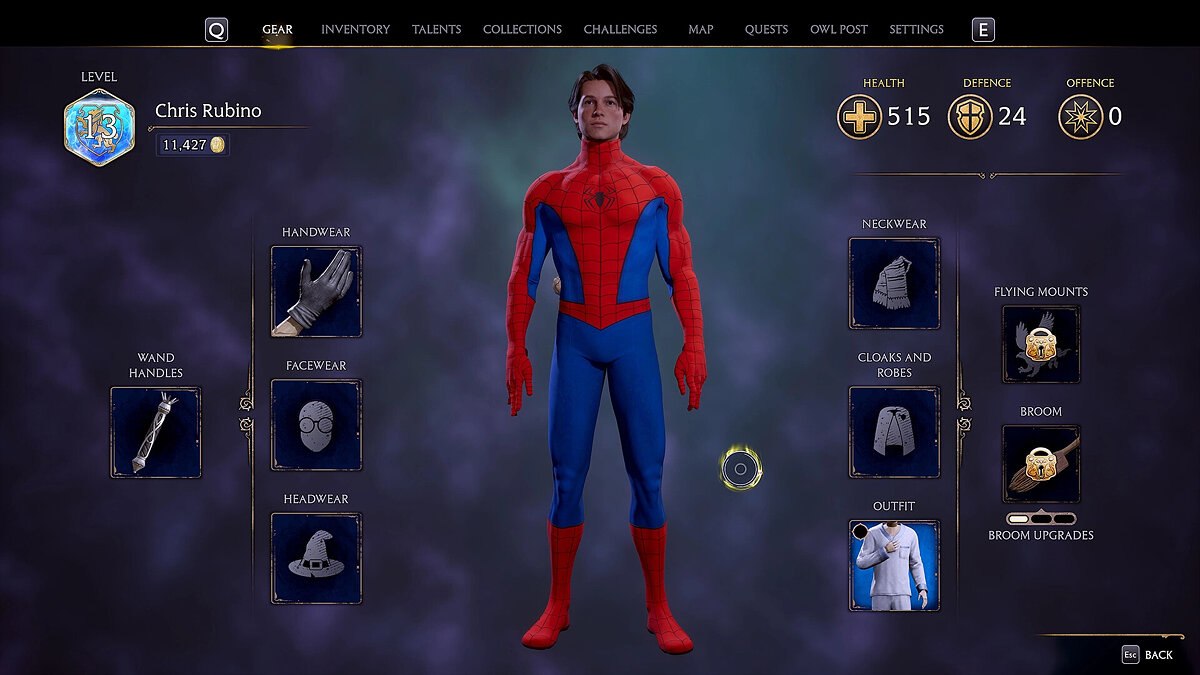The height and width of the screenshot is (675, 1200).
Task: Select the Gear tab
Action: tap(277, 30)
